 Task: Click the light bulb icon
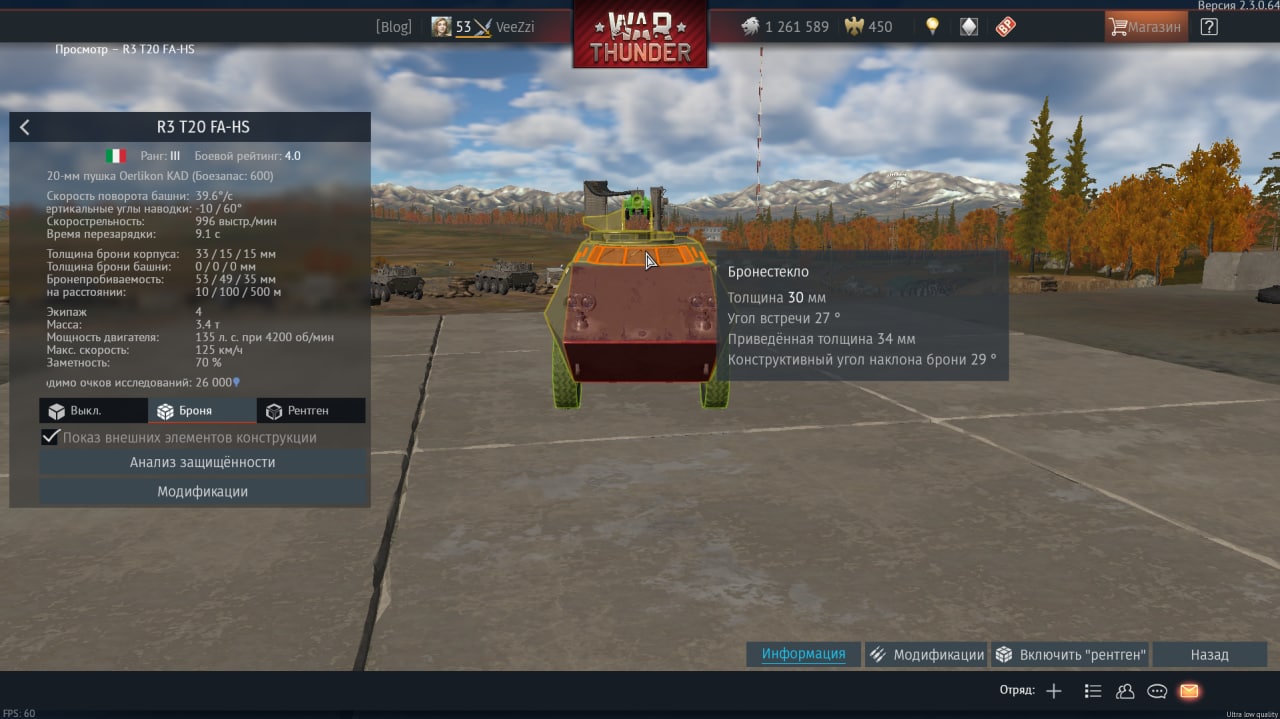pyautogui.click(x=932, y=27)
